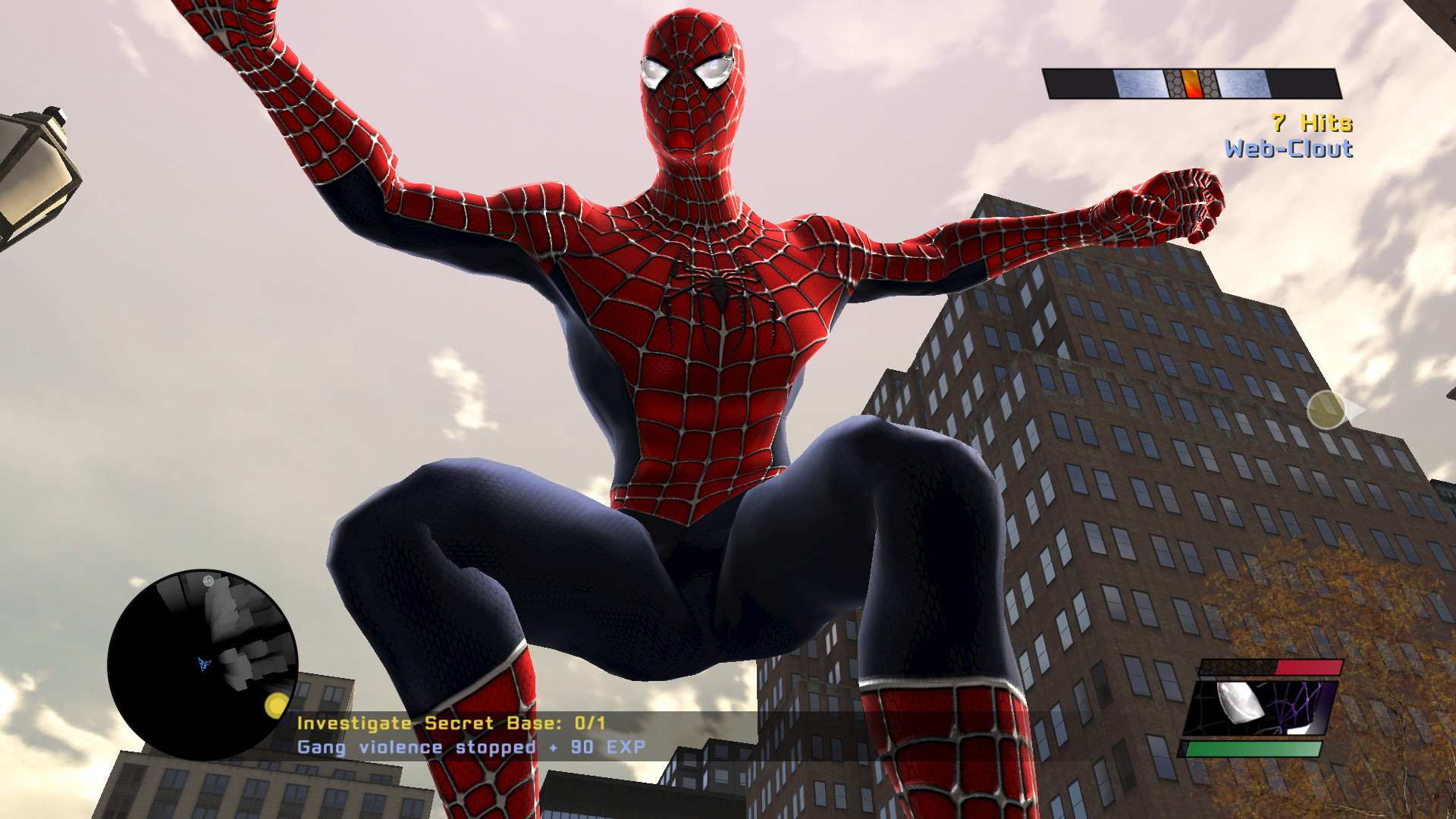The height and width of the screenshot is (819, 1456).
Task: Click the right blue segment of the combo meter
Action: point(1243,83)
